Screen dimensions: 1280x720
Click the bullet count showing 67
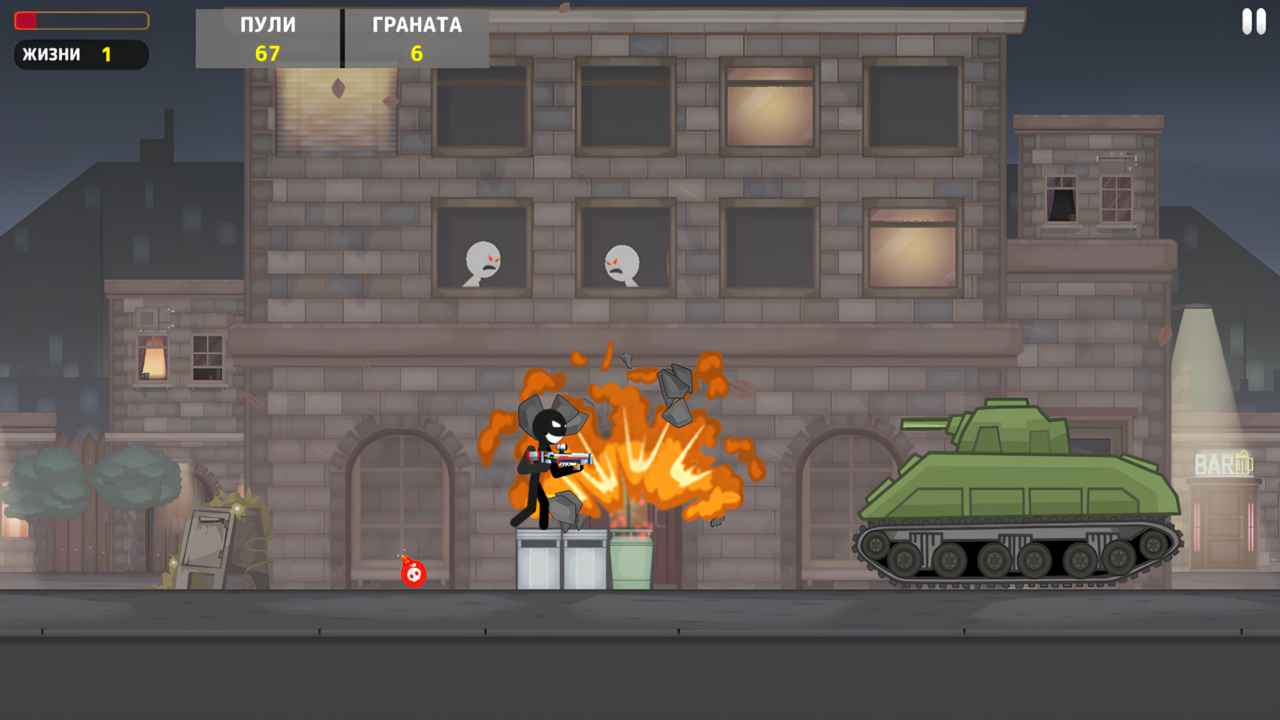pos(267,55)
